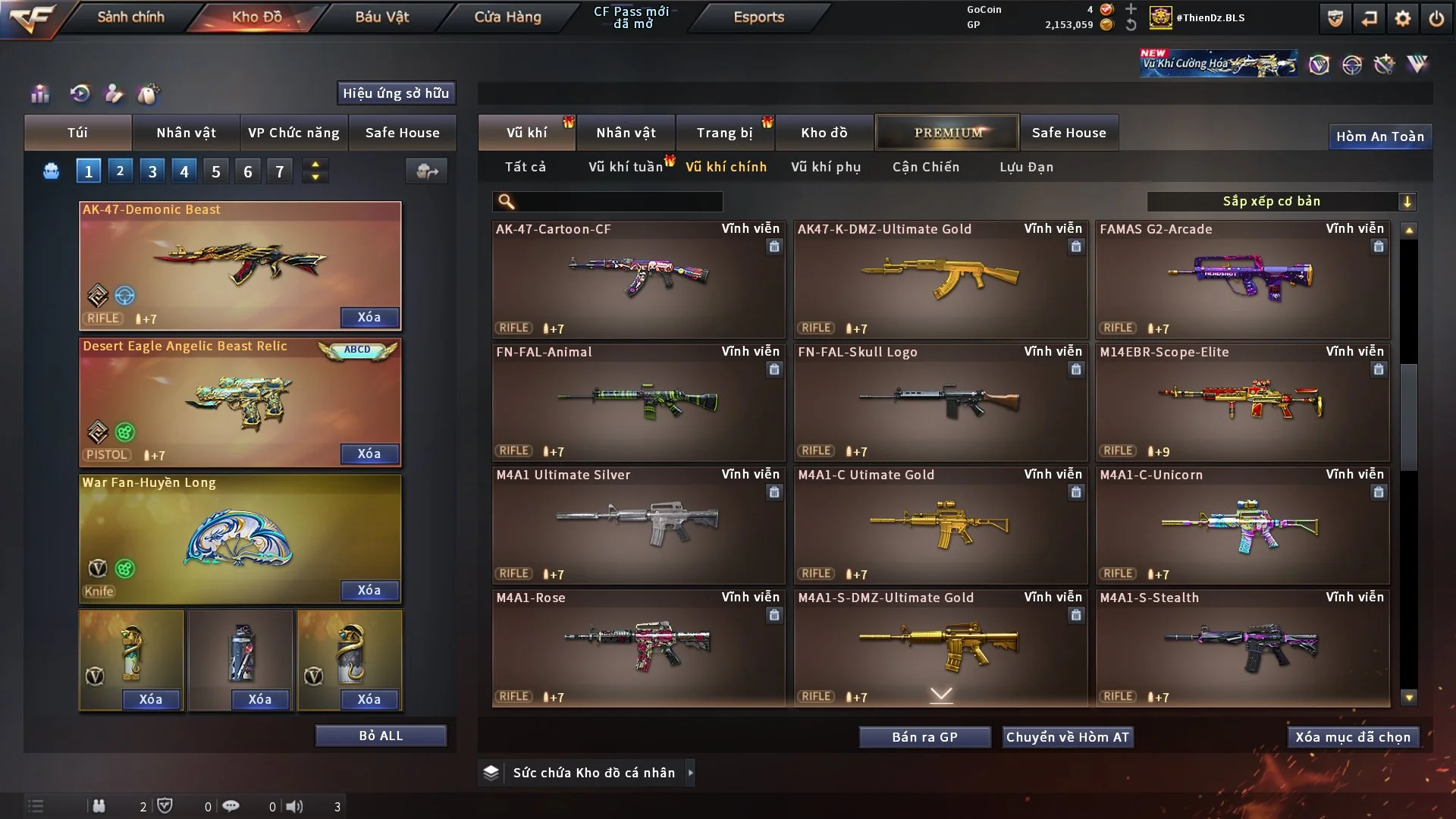Switch to bag number 3
1456x819 pixels.
(152, 171)
